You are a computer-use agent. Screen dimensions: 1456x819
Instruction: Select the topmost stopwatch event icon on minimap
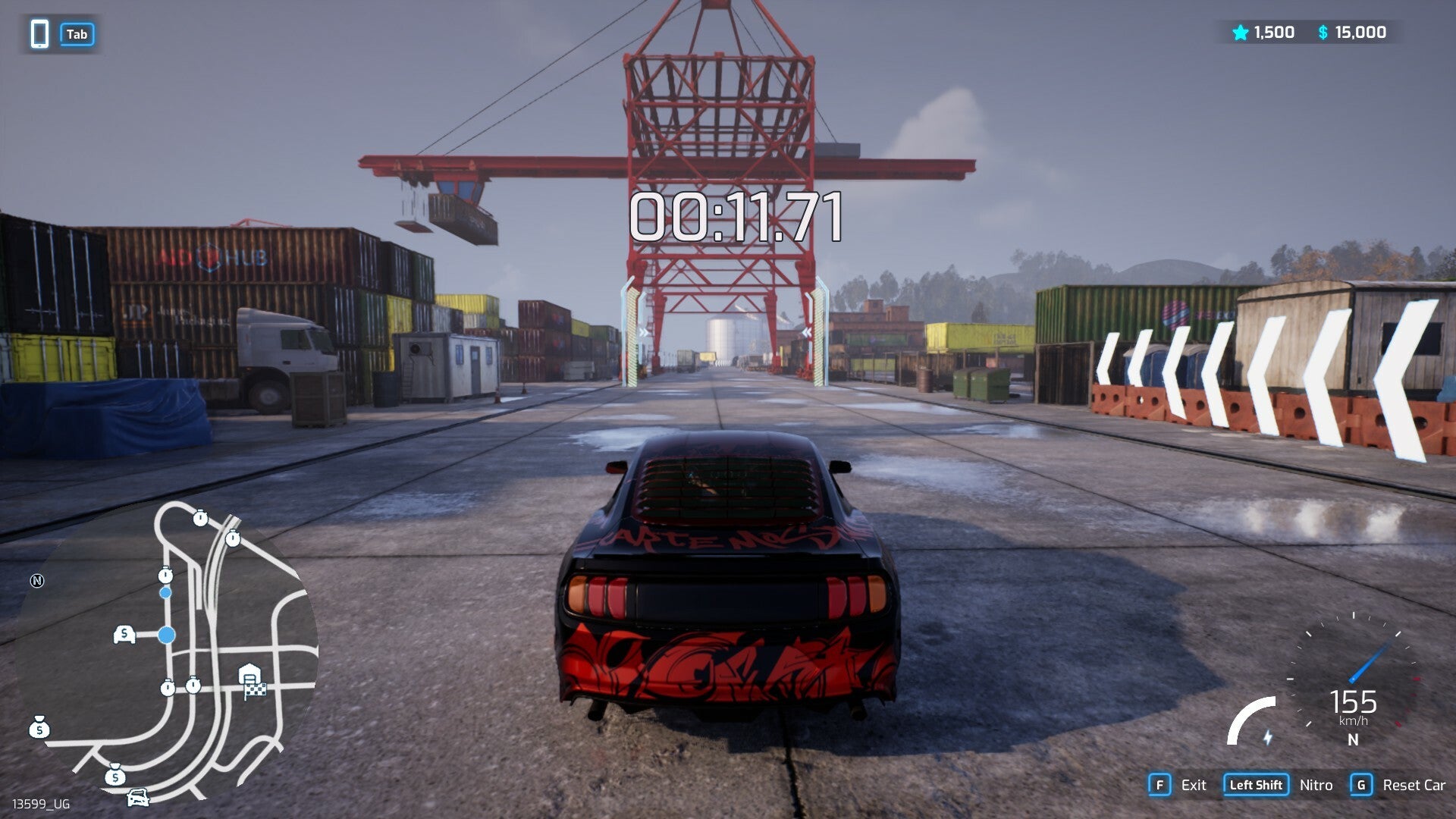coord(199,519)
